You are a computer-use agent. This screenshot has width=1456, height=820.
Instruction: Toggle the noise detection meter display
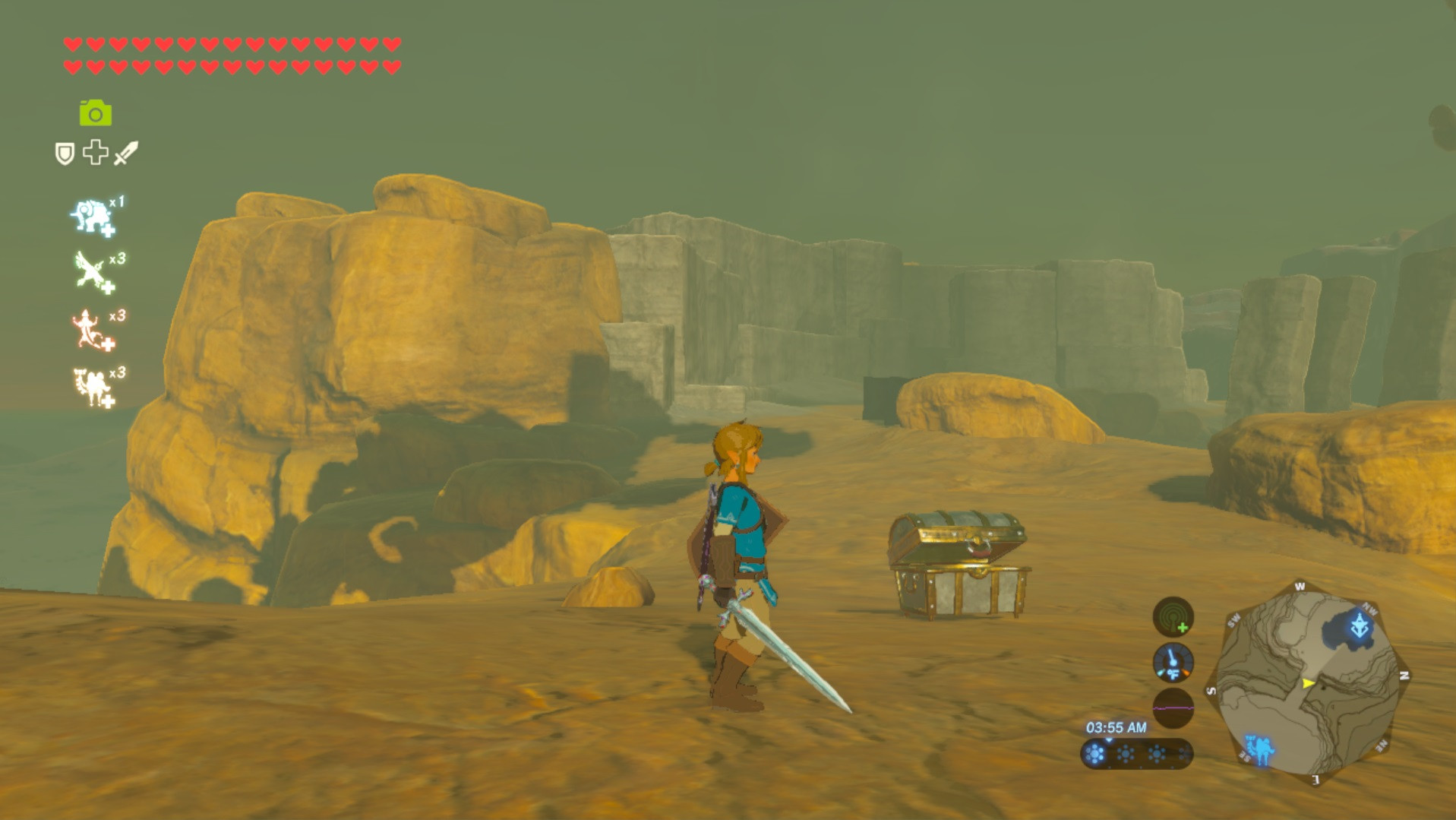tap(1173, 705)
